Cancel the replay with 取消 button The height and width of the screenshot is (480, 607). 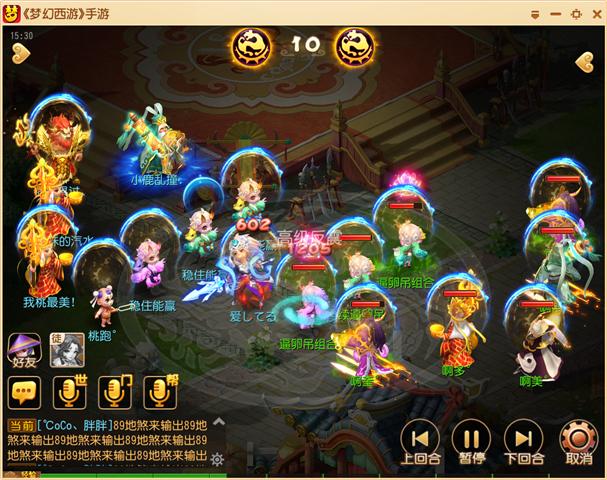[578, 439]
